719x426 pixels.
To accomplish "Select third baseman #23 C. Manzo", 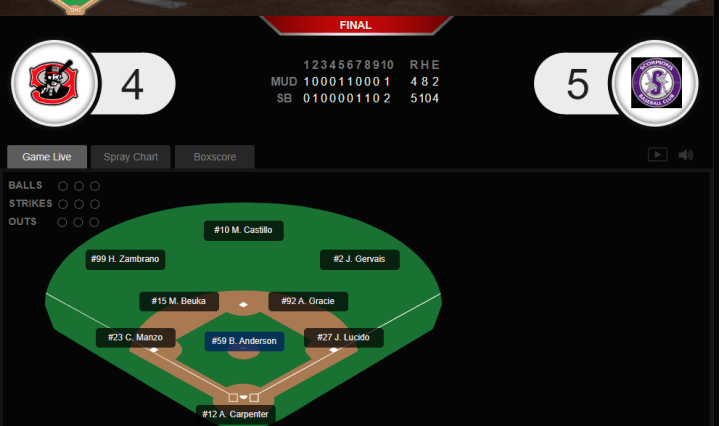I will tap(136, 338).
